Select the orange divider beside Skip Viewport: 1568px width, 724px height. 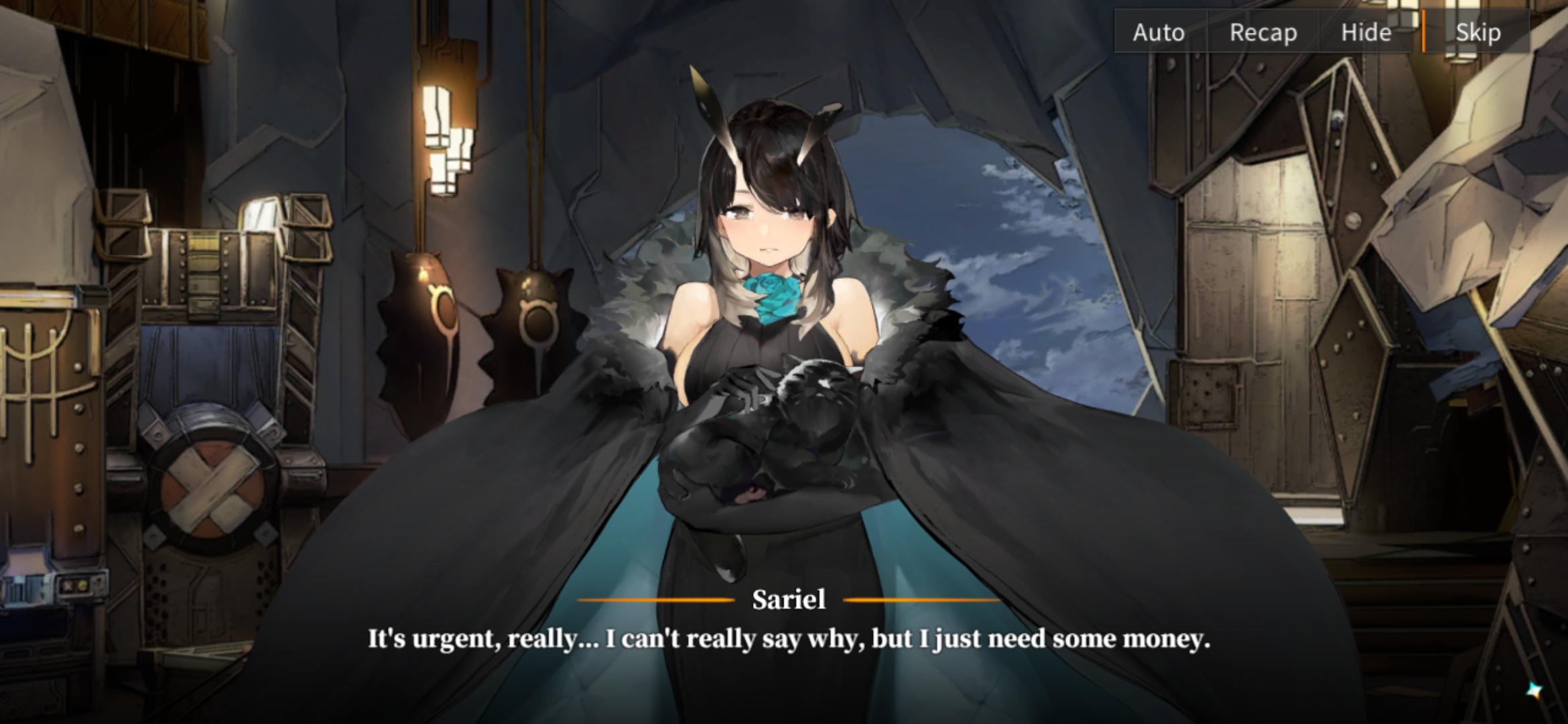tap(1425, 32)
